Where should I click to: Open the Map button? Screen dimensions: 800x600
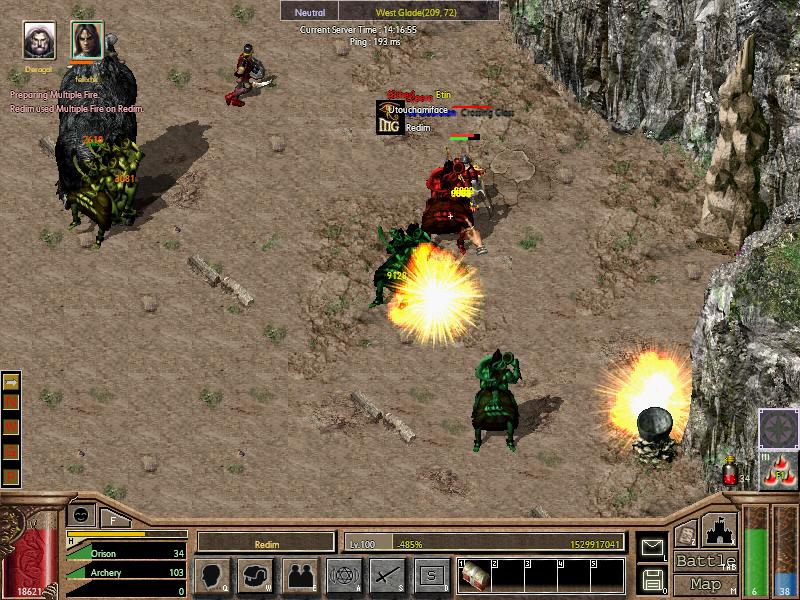tap(705, 584)
